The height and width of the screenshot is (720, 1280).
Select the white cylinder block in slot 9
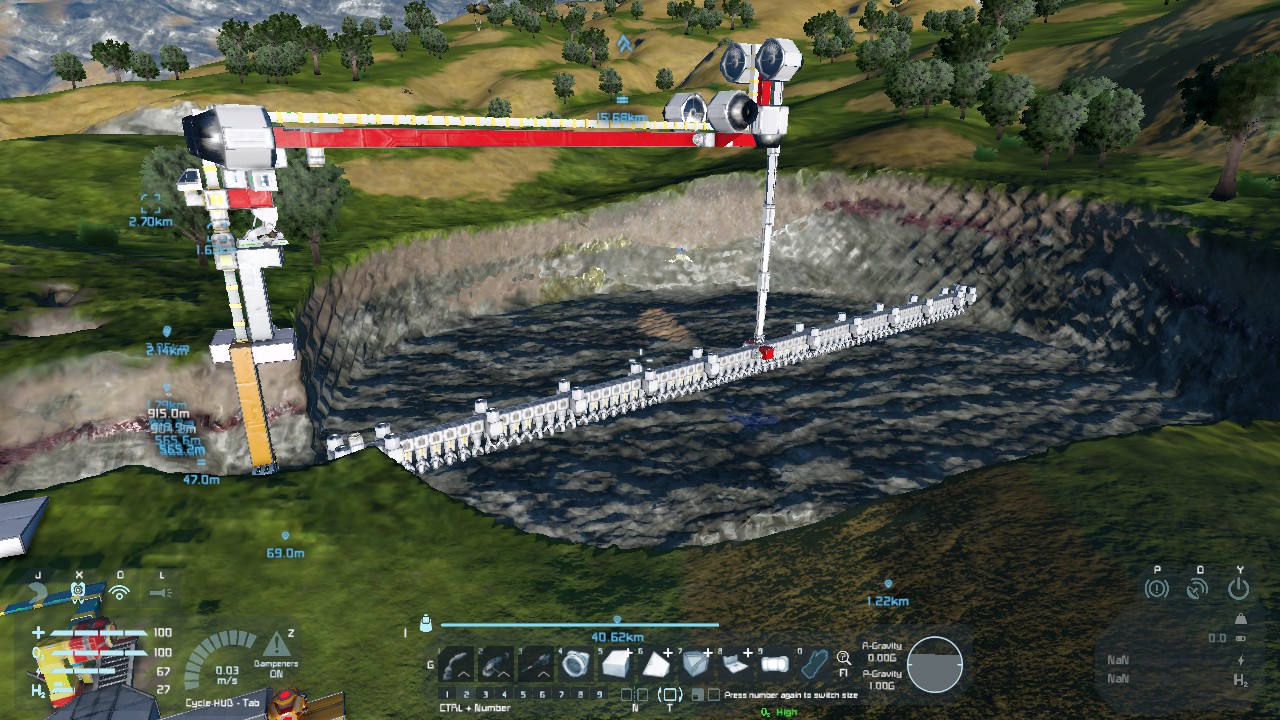775,663
